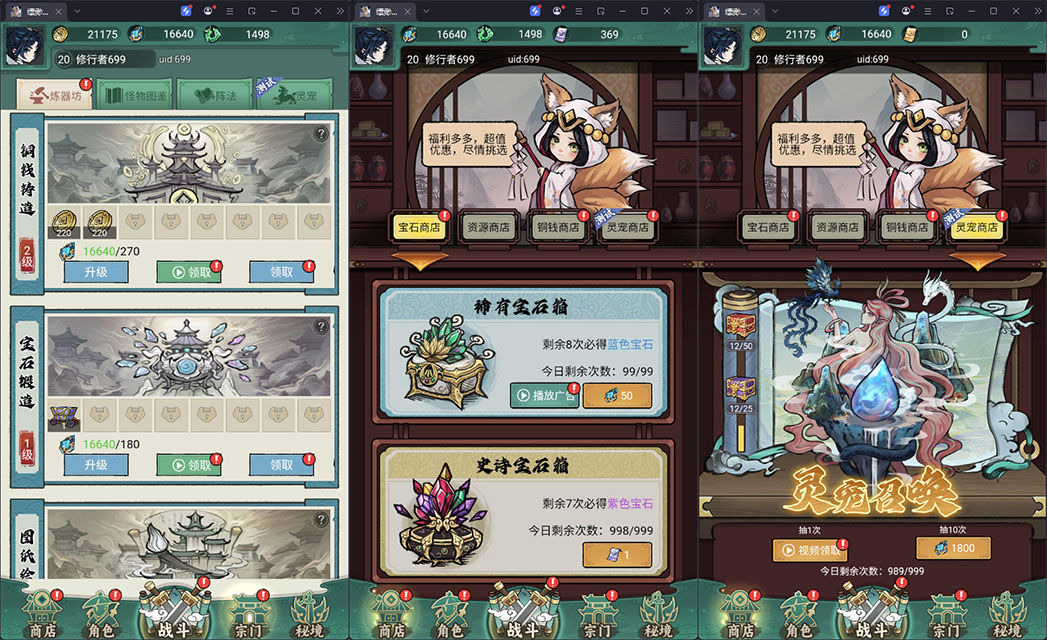Viewport: 1047px width, 640px height.
Task: Open the help icon on 铜钱铸造 panel
Action: click(x=321, y=134)
